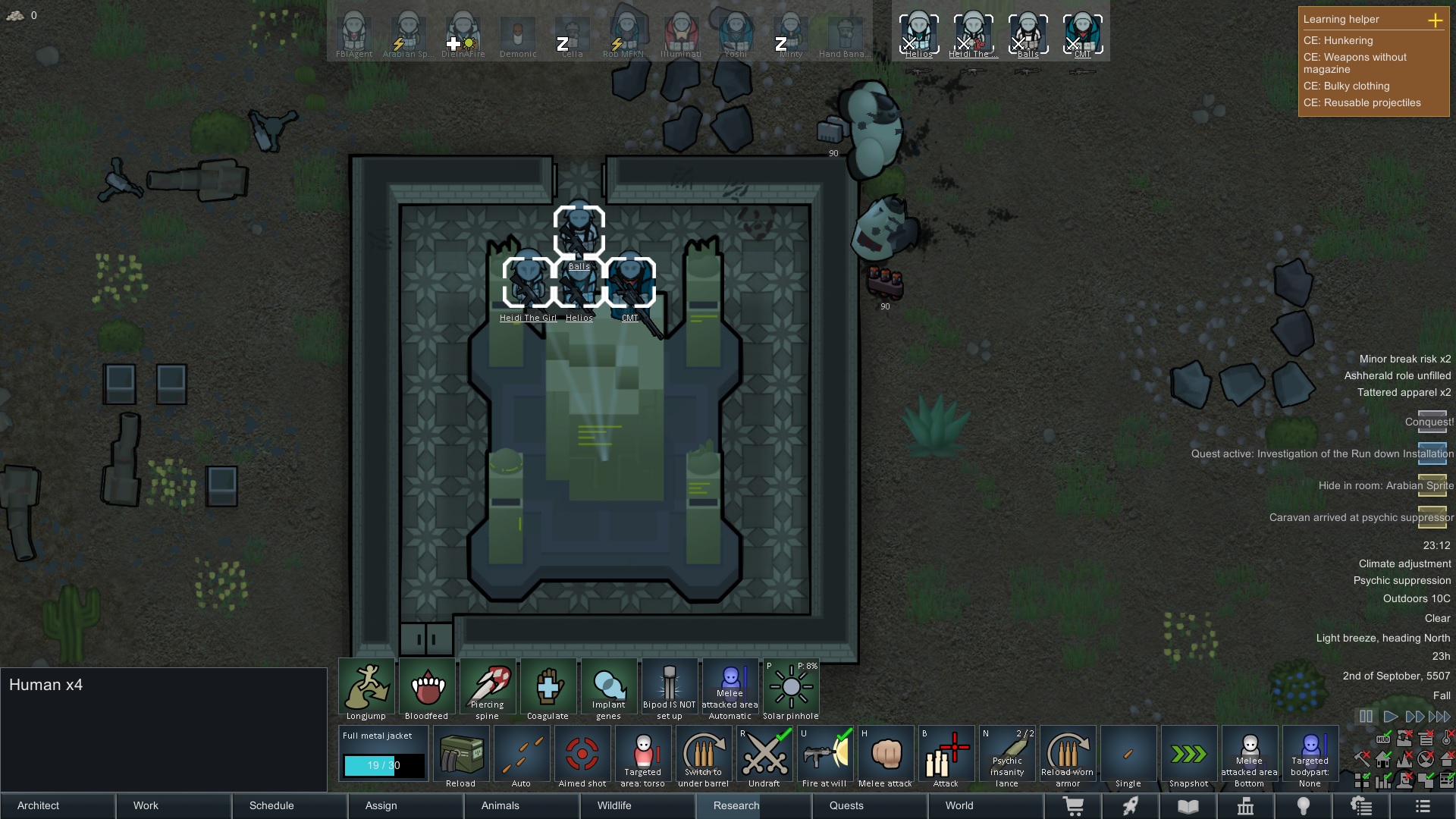Undraft the selected colonists
1456x819 pixels.
click(x=764, y=755)
